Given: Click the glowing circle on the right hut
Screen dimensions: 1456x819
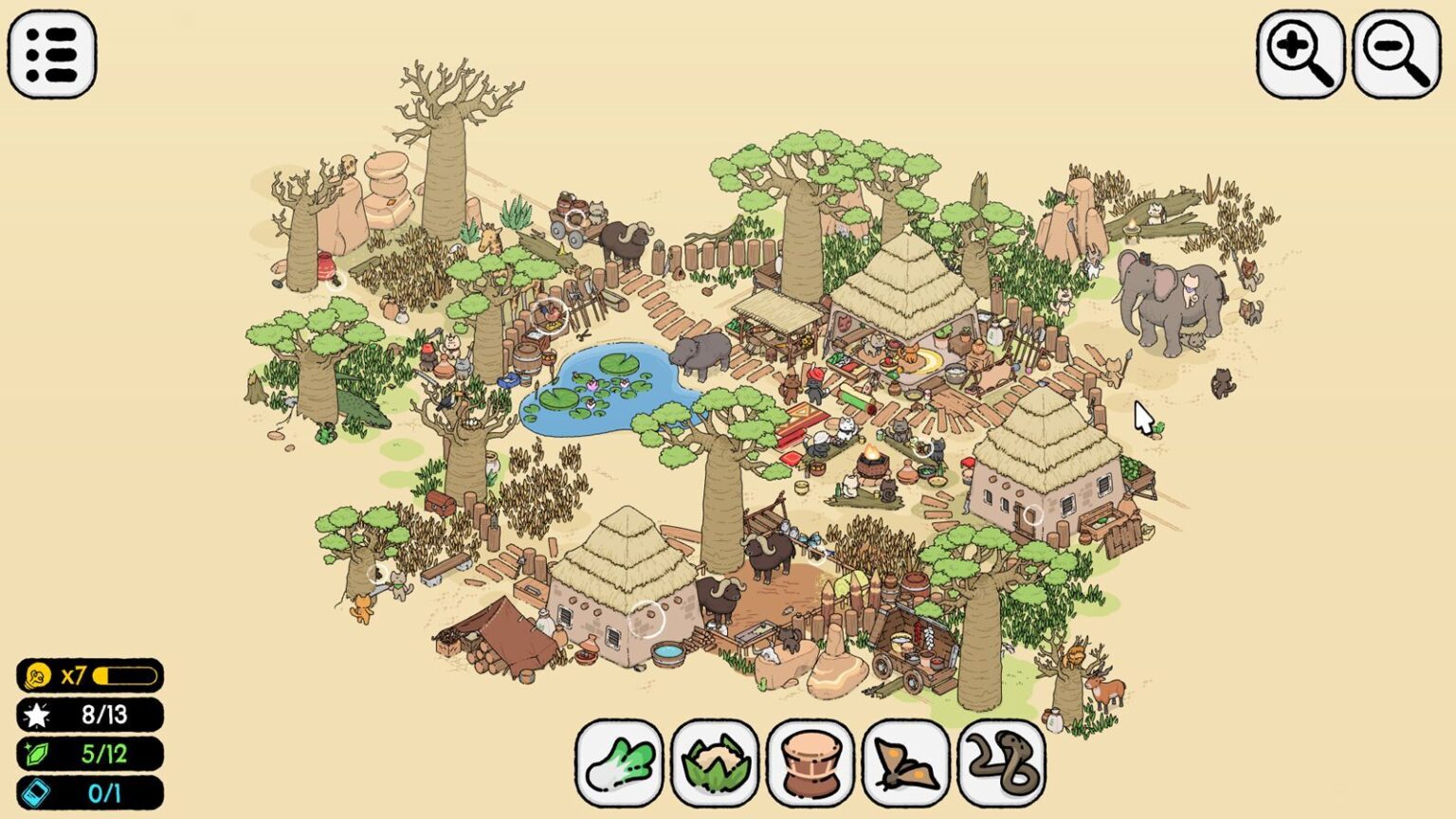Looking at the screenshot, I should (1033, 516).
